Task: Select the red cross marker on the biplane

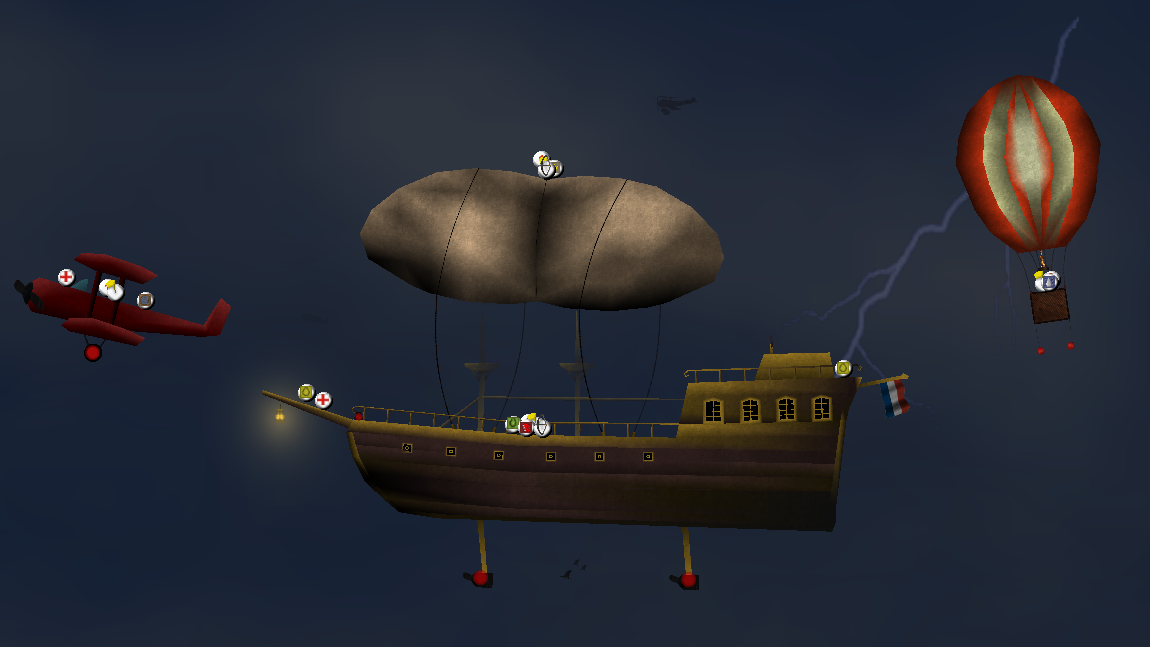Action: 66,277
